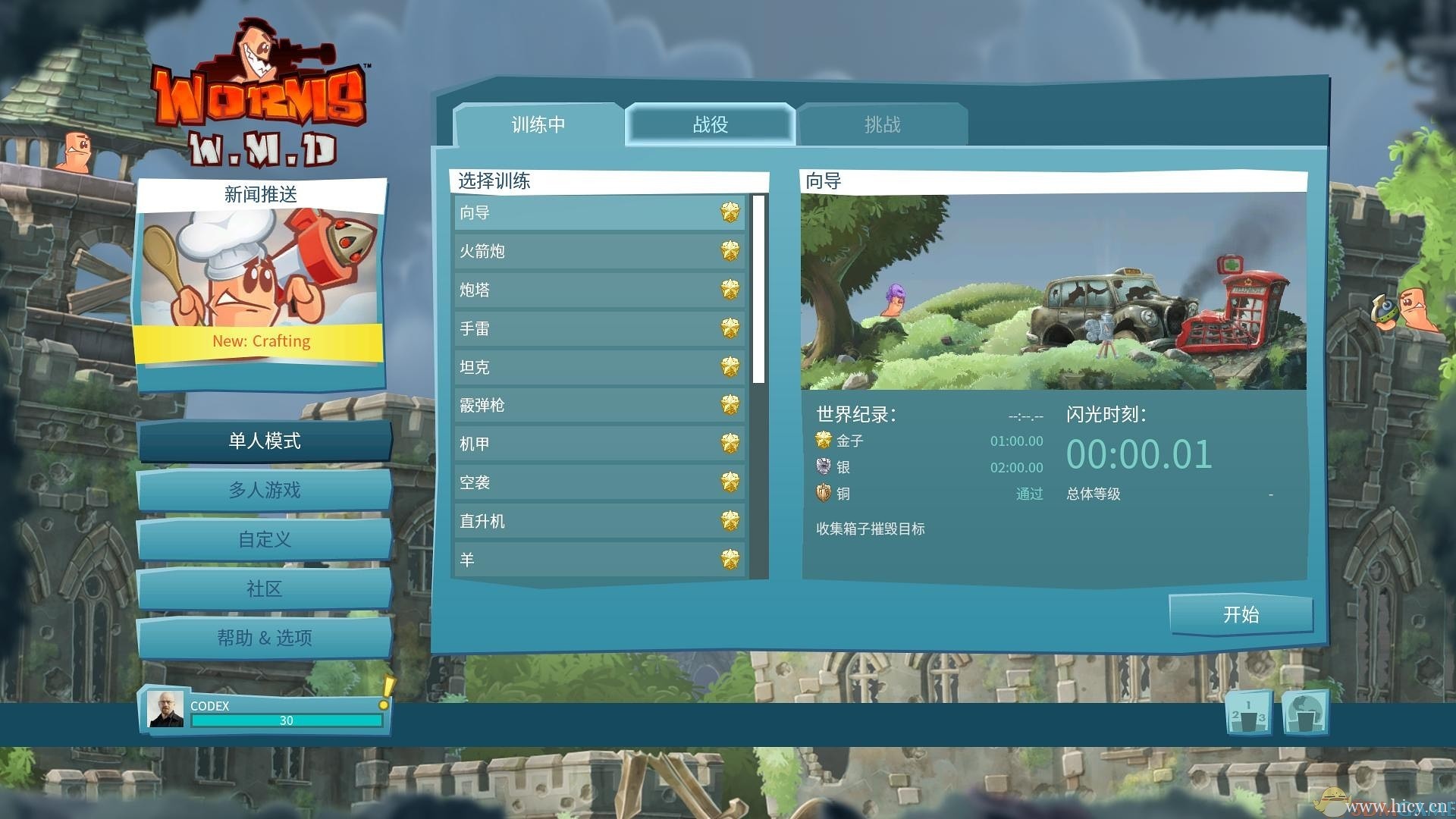Expand the 自定义 menu option
1456x819 pixels.
[x=265, y=540]
